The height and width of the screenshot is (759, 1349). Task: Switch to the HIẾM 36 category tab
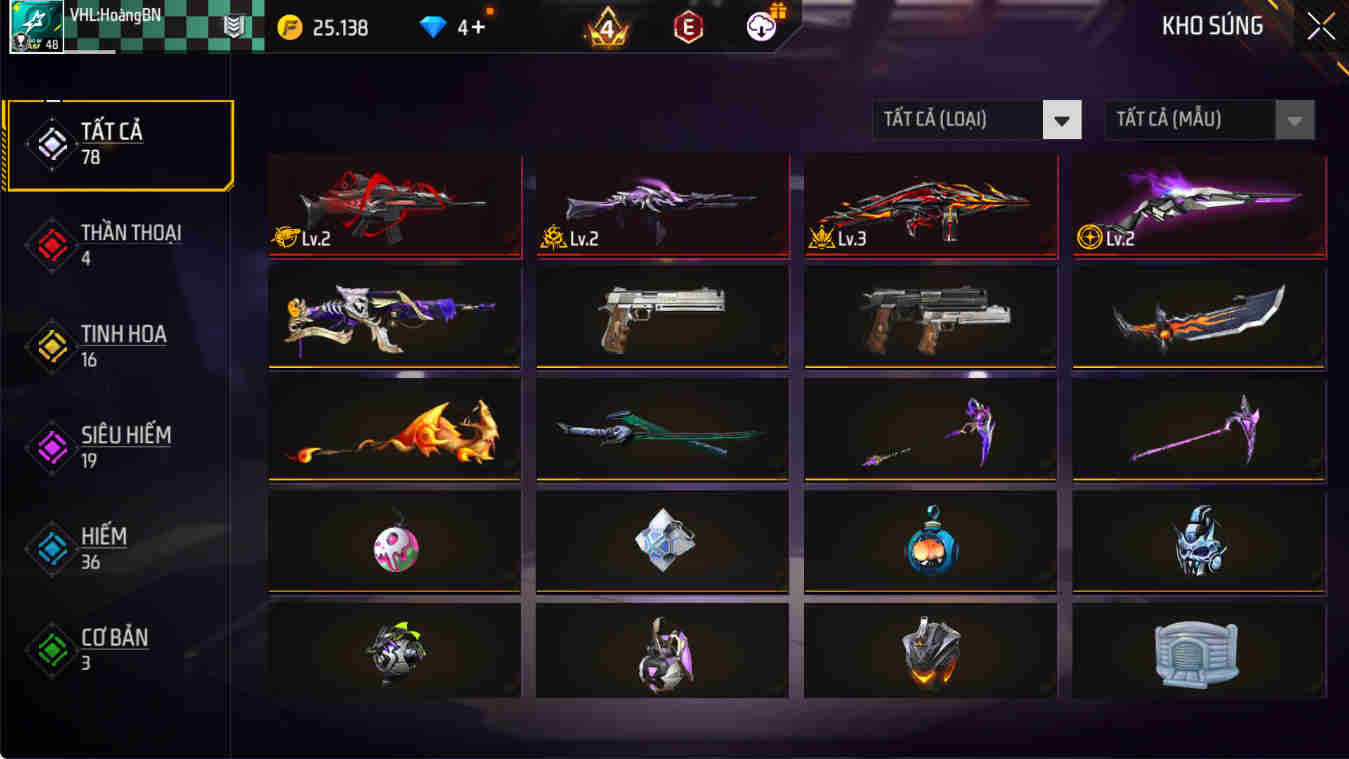120,546
